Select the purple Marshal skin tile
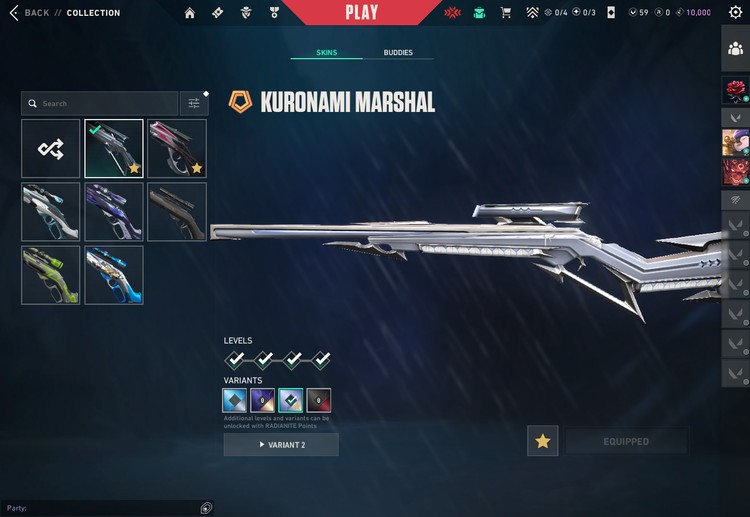 pyautogui.click(x=114, y=211)
